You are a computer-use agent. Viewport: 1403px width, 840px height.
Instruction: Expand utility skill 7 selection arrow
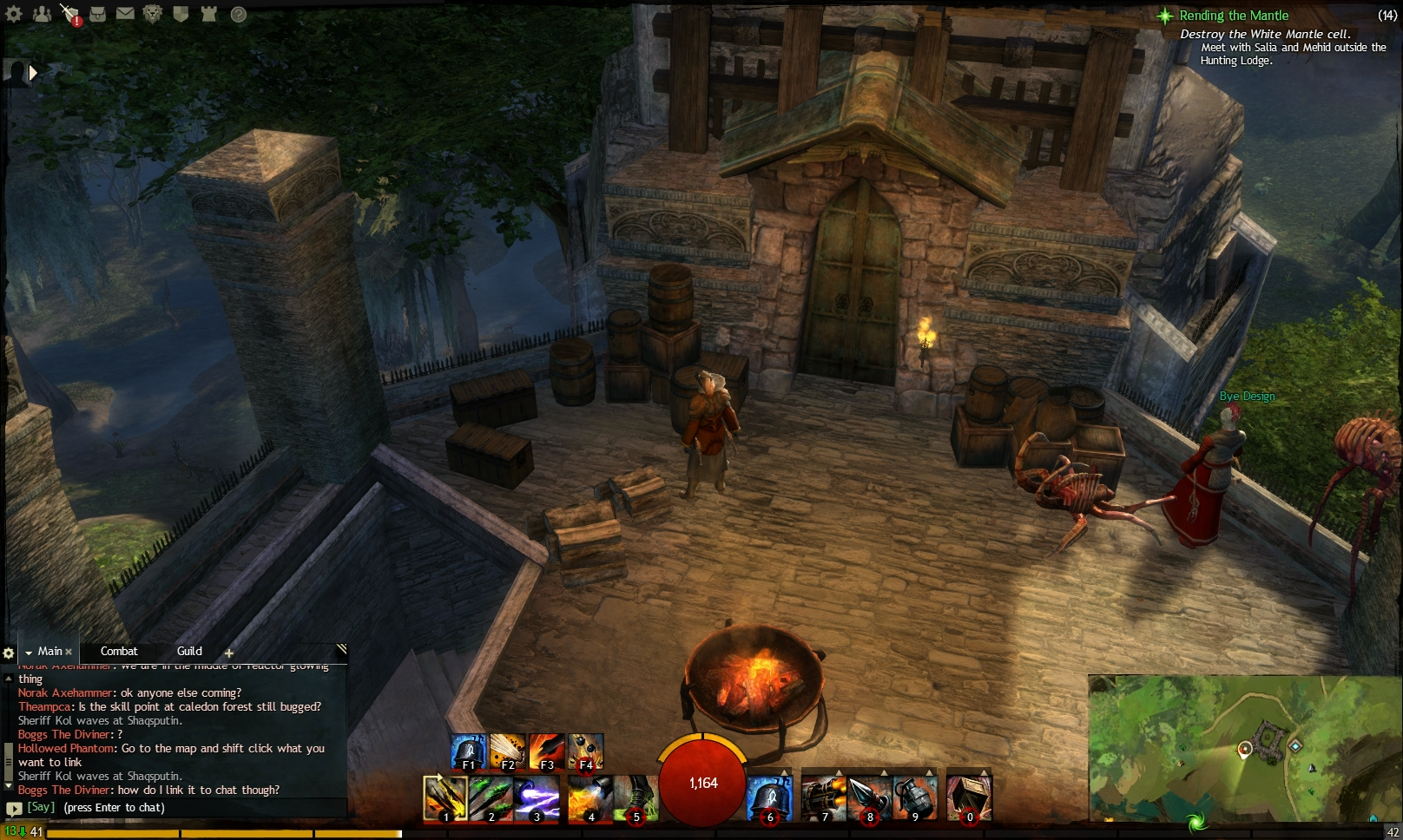(x=840, y=771)
